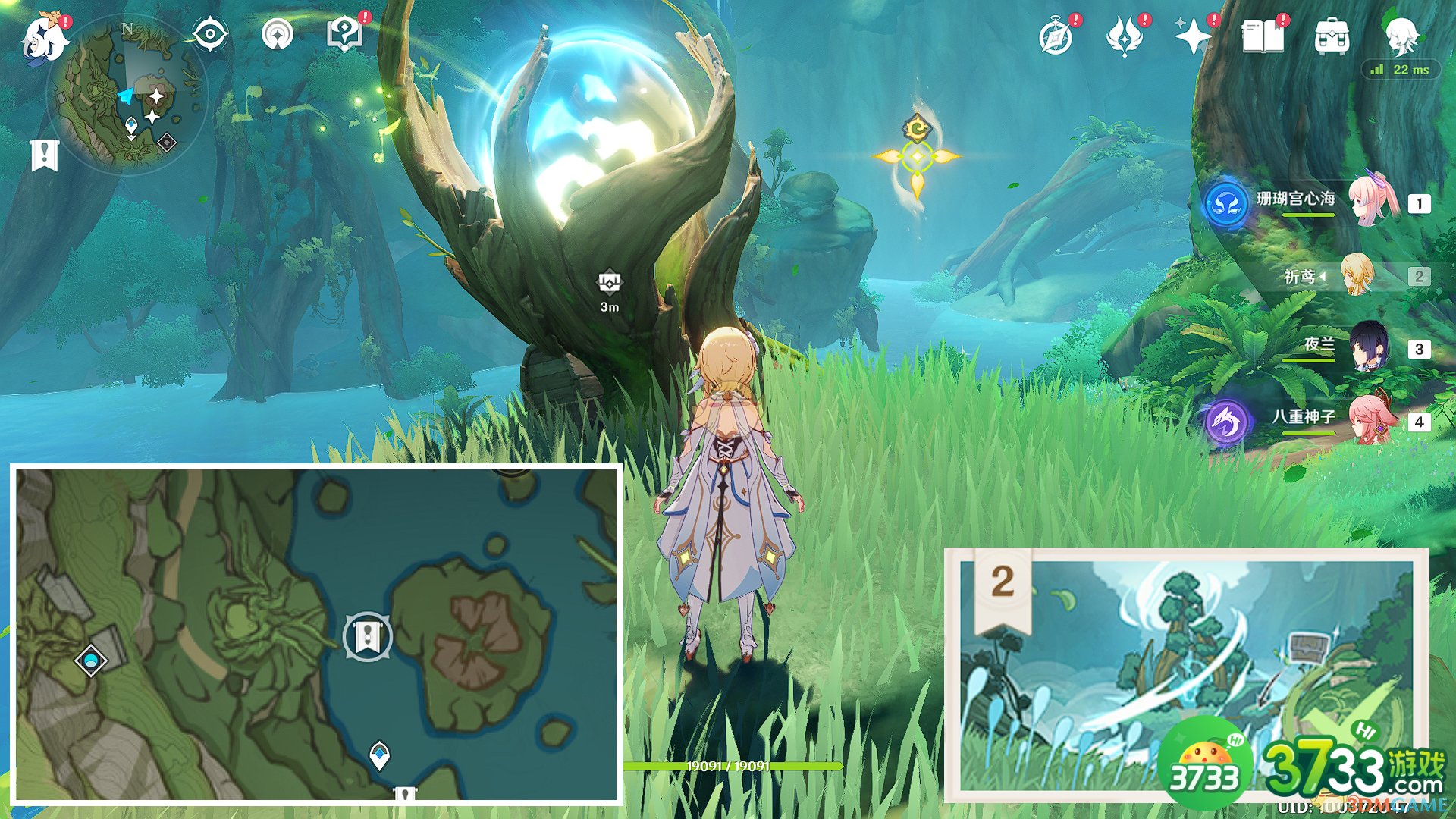The height and width of the screenshot is (819, 1456).
Task: Open the backpack inventory
Action: point(1332,36)
